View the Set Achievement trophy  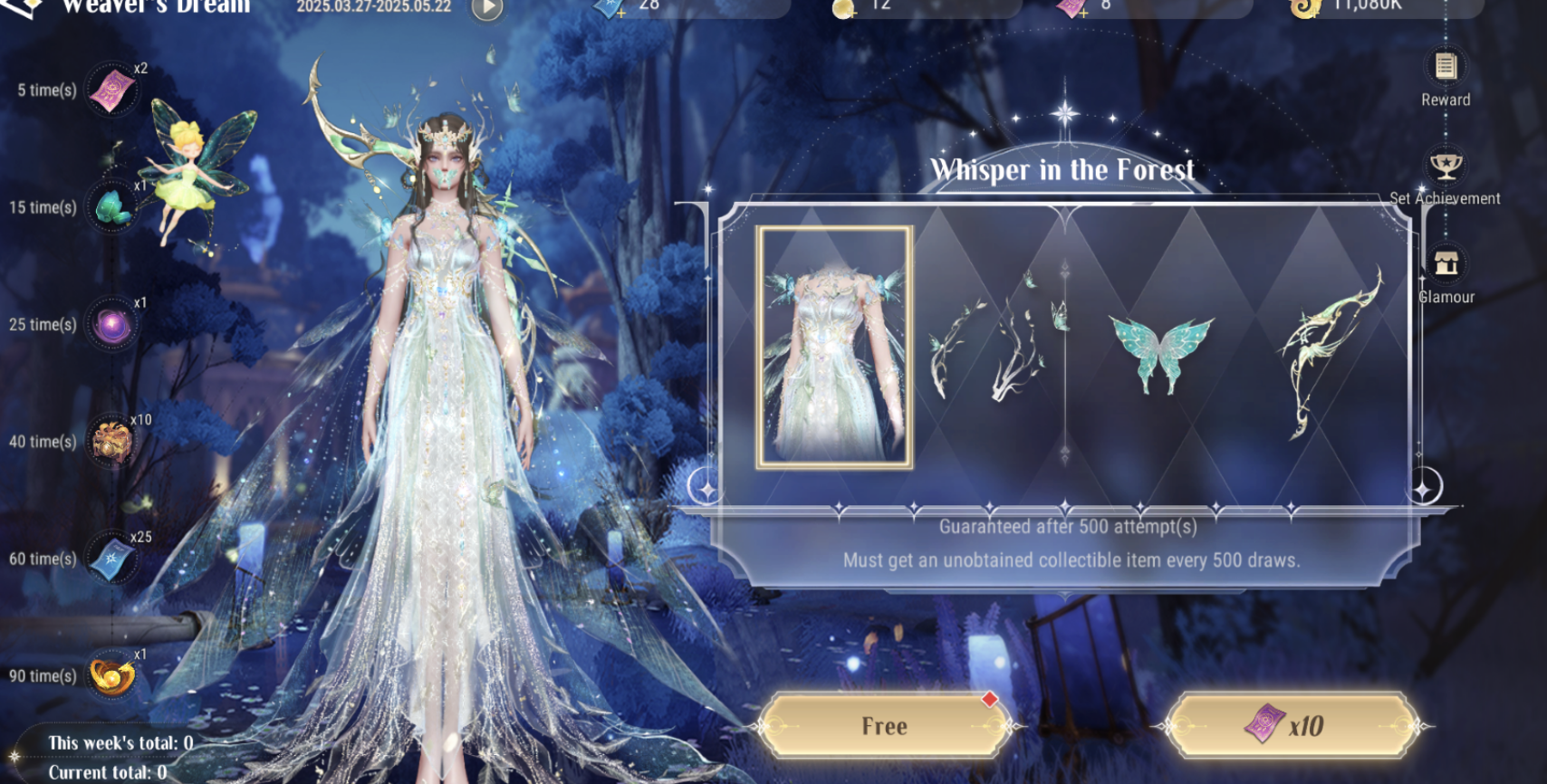point(1445,167)
